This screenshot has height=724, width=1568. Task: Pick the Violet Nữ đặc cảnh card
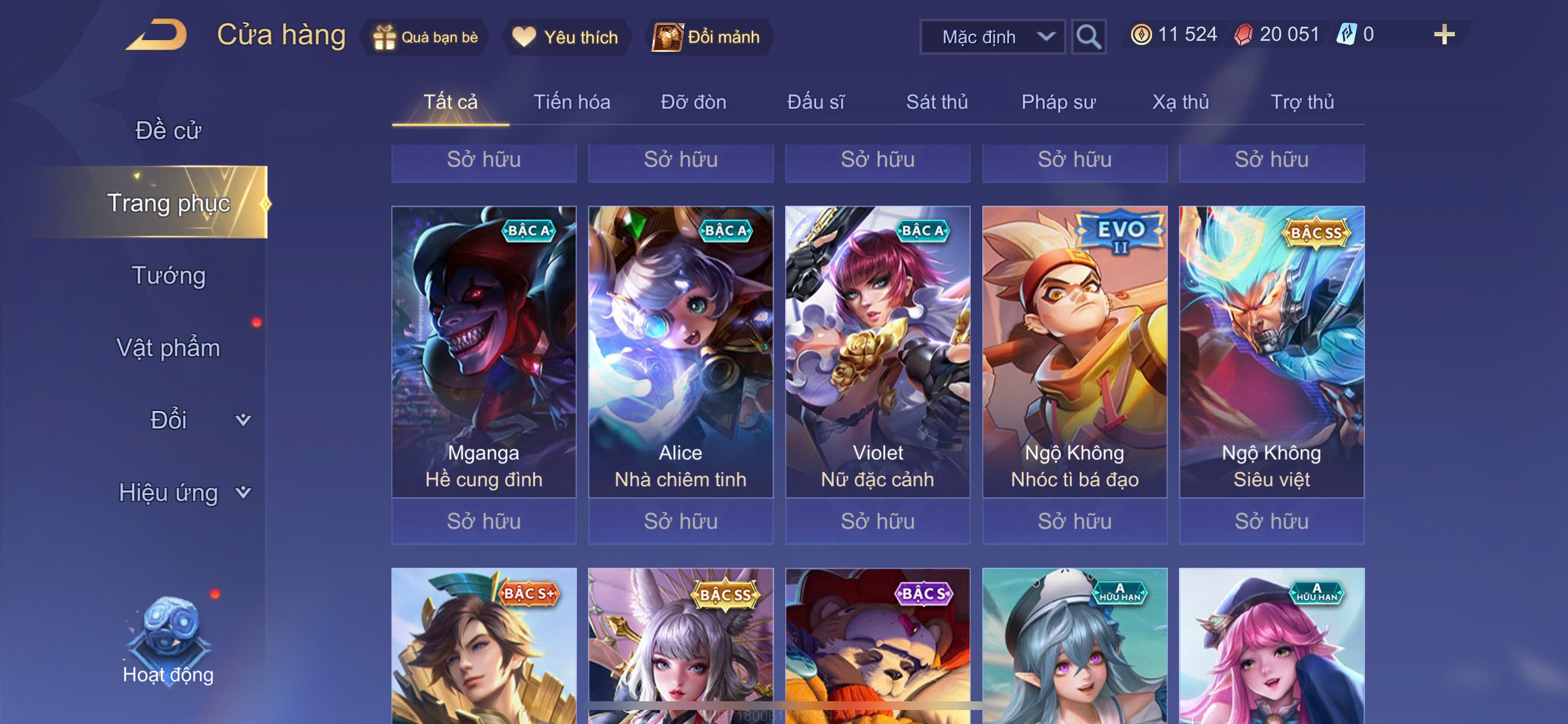877,352
